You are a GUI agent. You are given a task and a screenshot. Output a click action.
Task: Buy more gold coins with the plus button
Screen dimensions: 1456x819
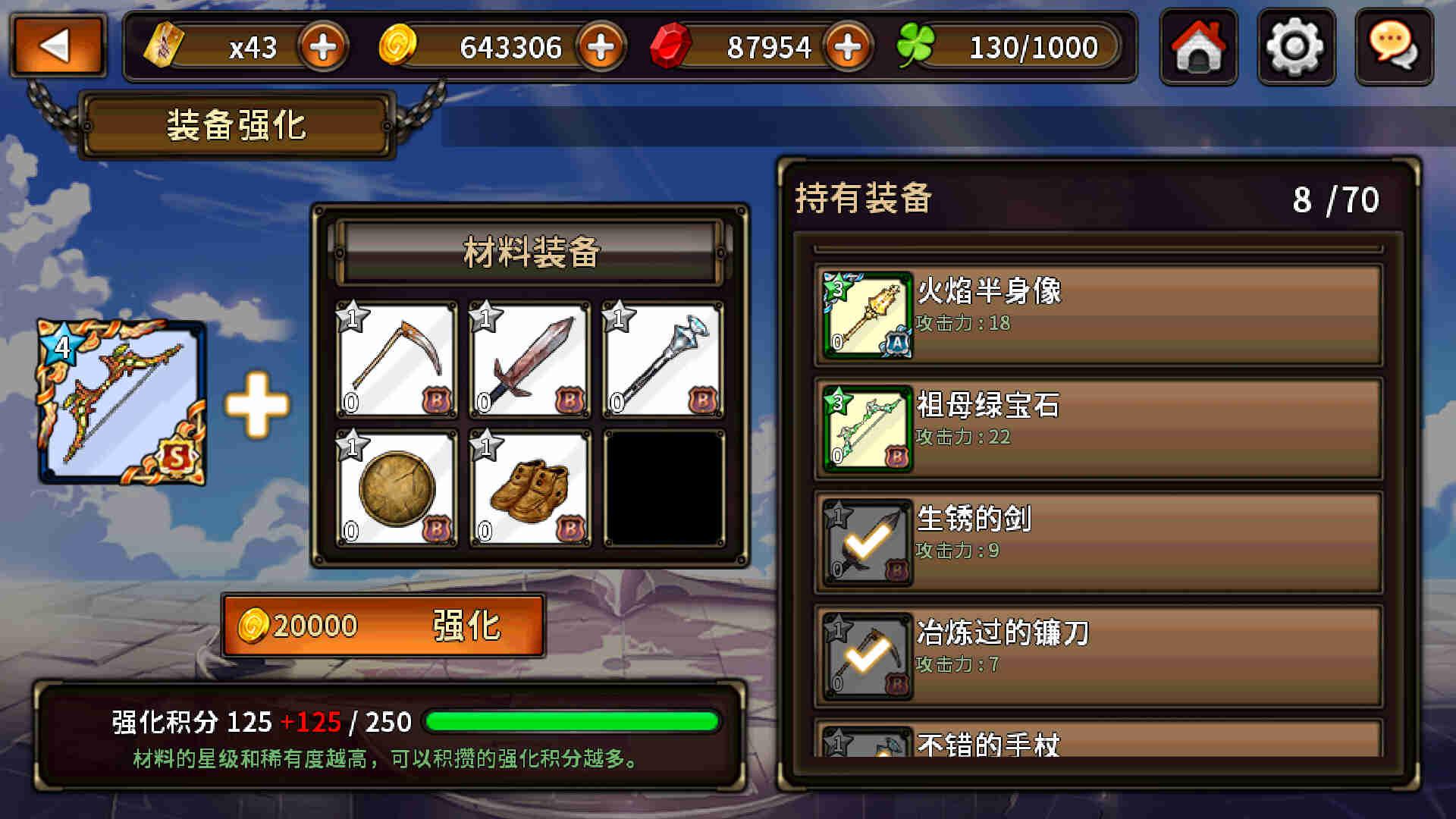601,48
